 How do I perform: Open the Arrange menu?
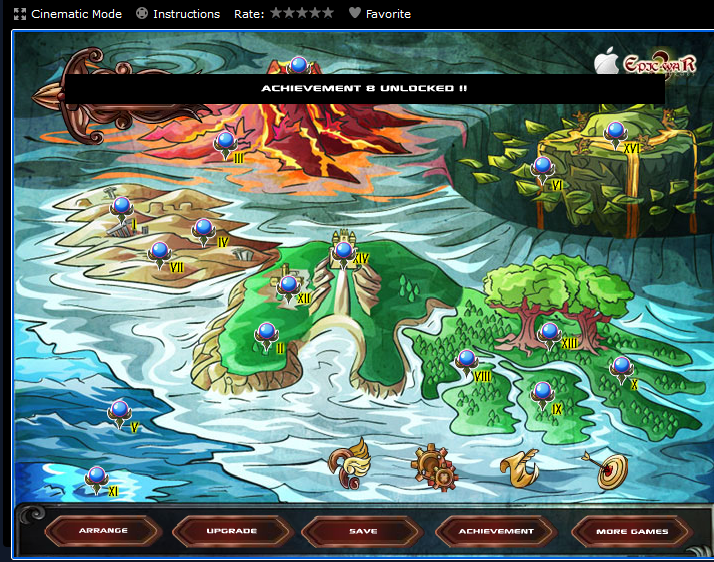(x=103, y=531)
